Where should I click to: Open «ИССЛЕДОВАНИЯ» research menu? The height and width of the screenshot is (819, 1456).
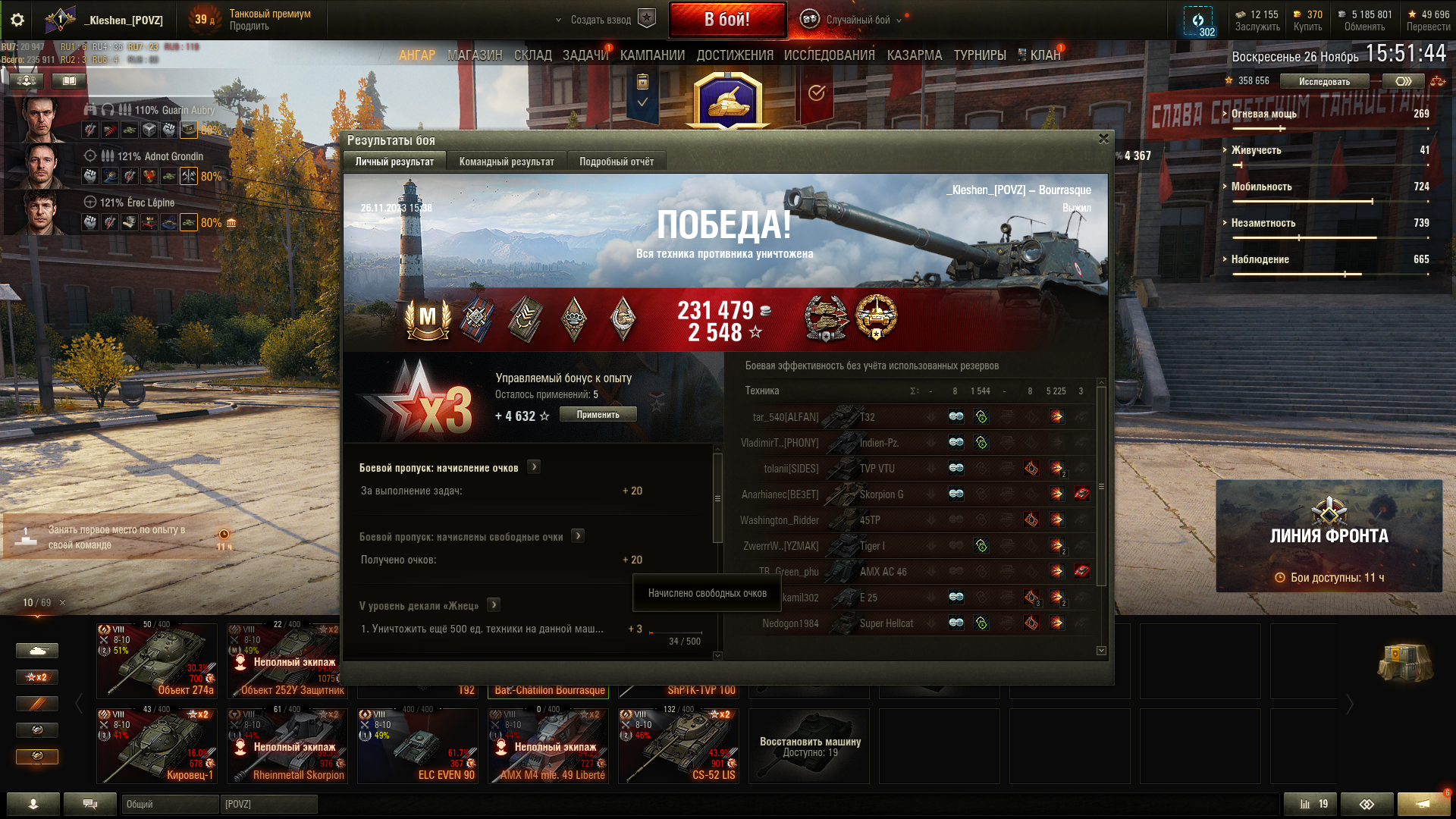click(829, 55)
